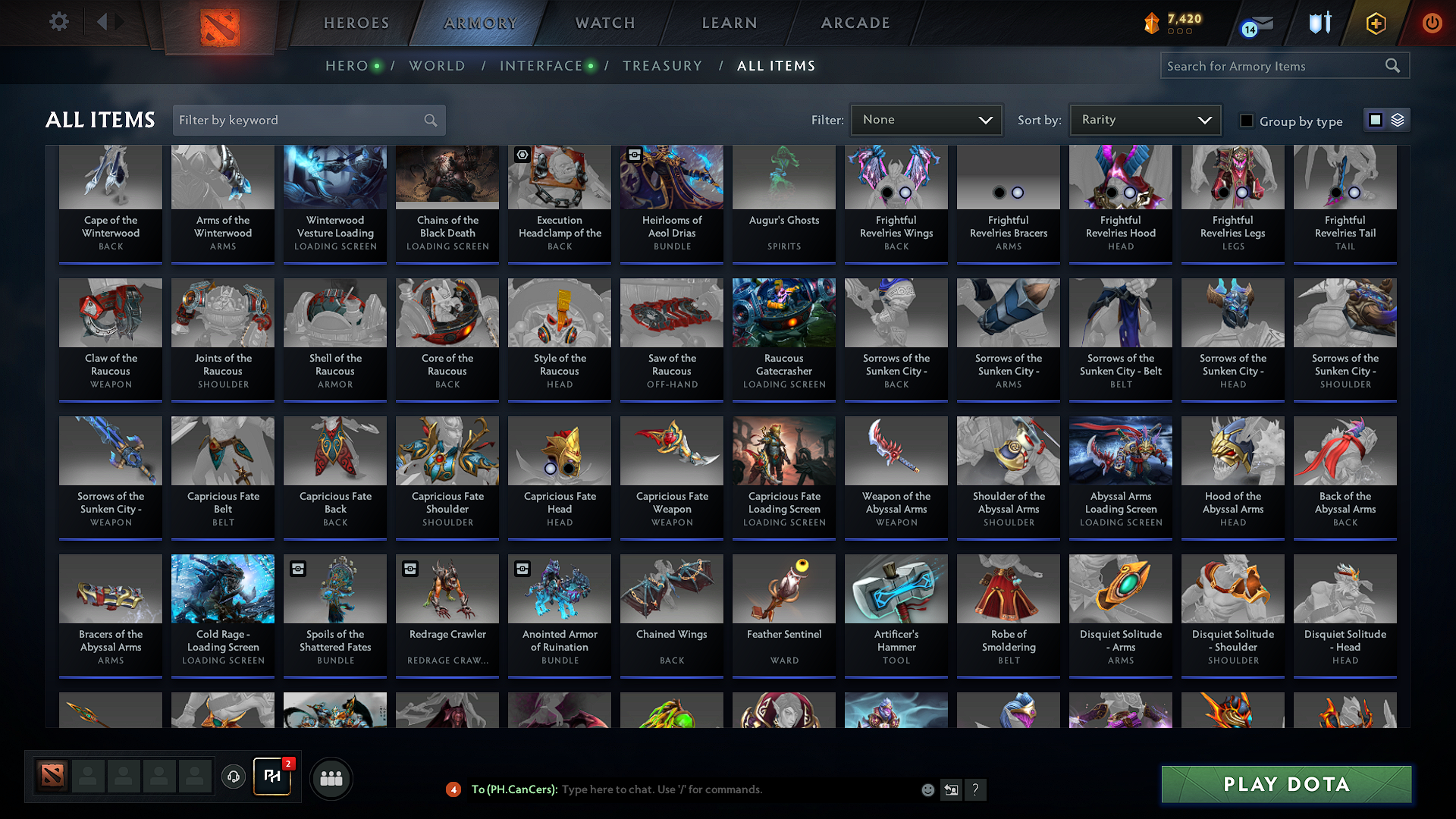Image resolution: width=1456 pixels, height=819 pixels.
Task: Open the chat help question mark
Action: [x=975, y=789]
